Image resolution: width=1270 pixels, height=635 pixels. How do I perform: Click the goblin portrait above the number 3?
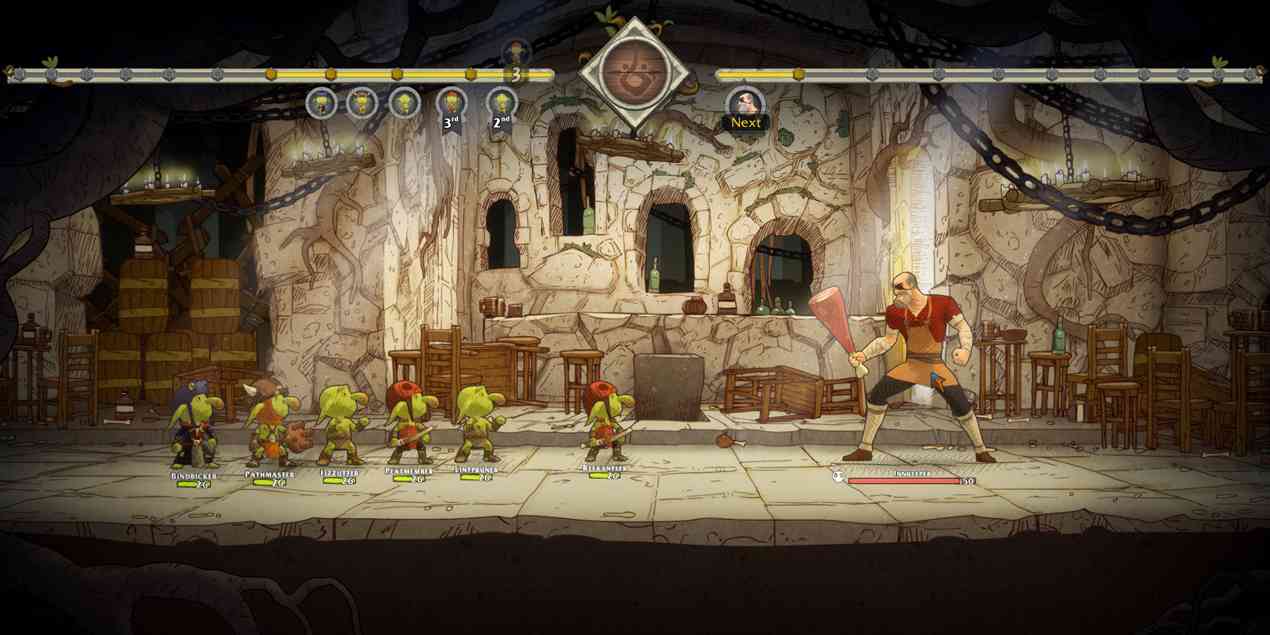click(516, 50)
